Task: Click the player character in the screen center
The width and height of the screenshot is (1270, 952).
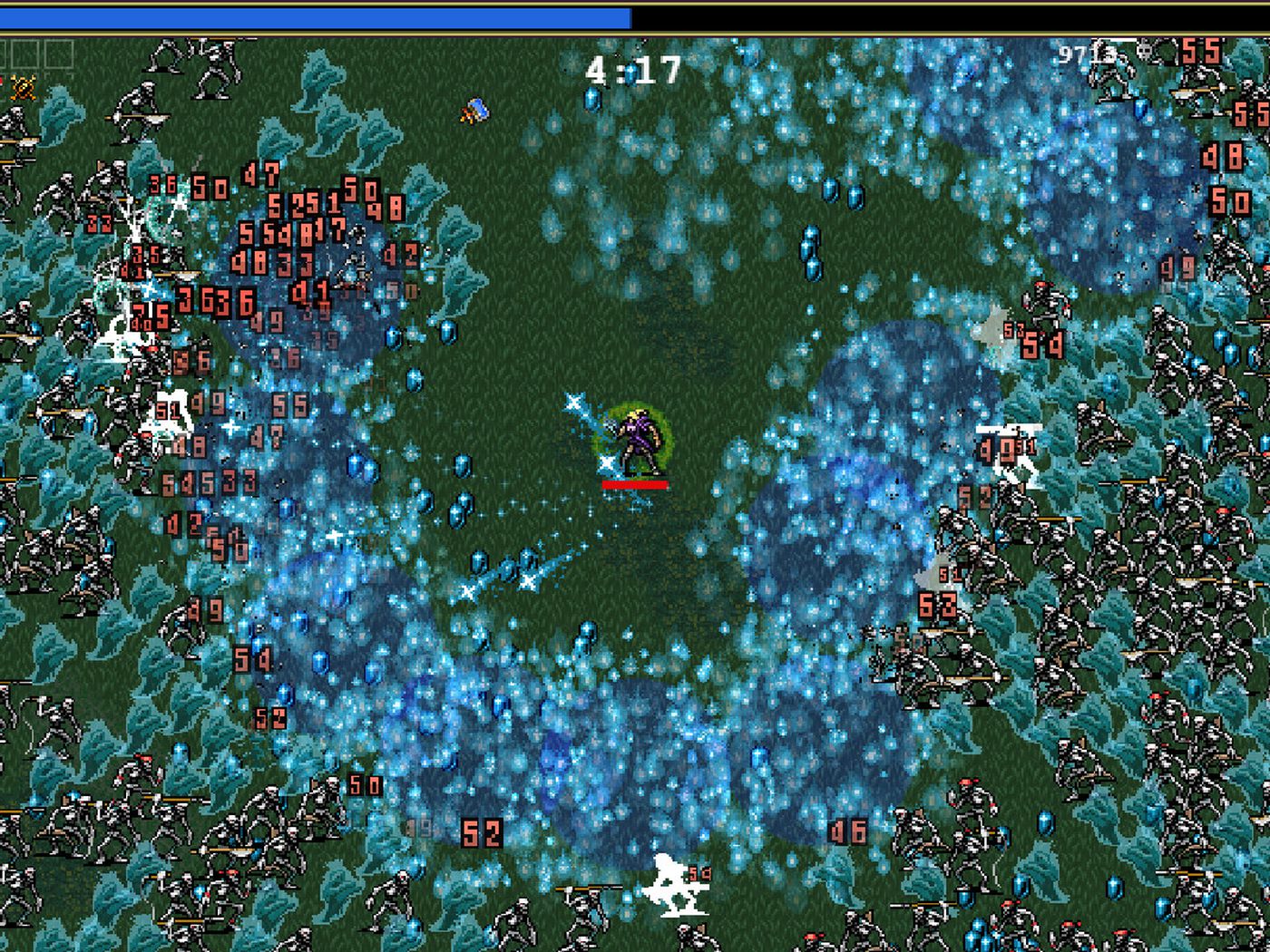Action: pos(638,442)
